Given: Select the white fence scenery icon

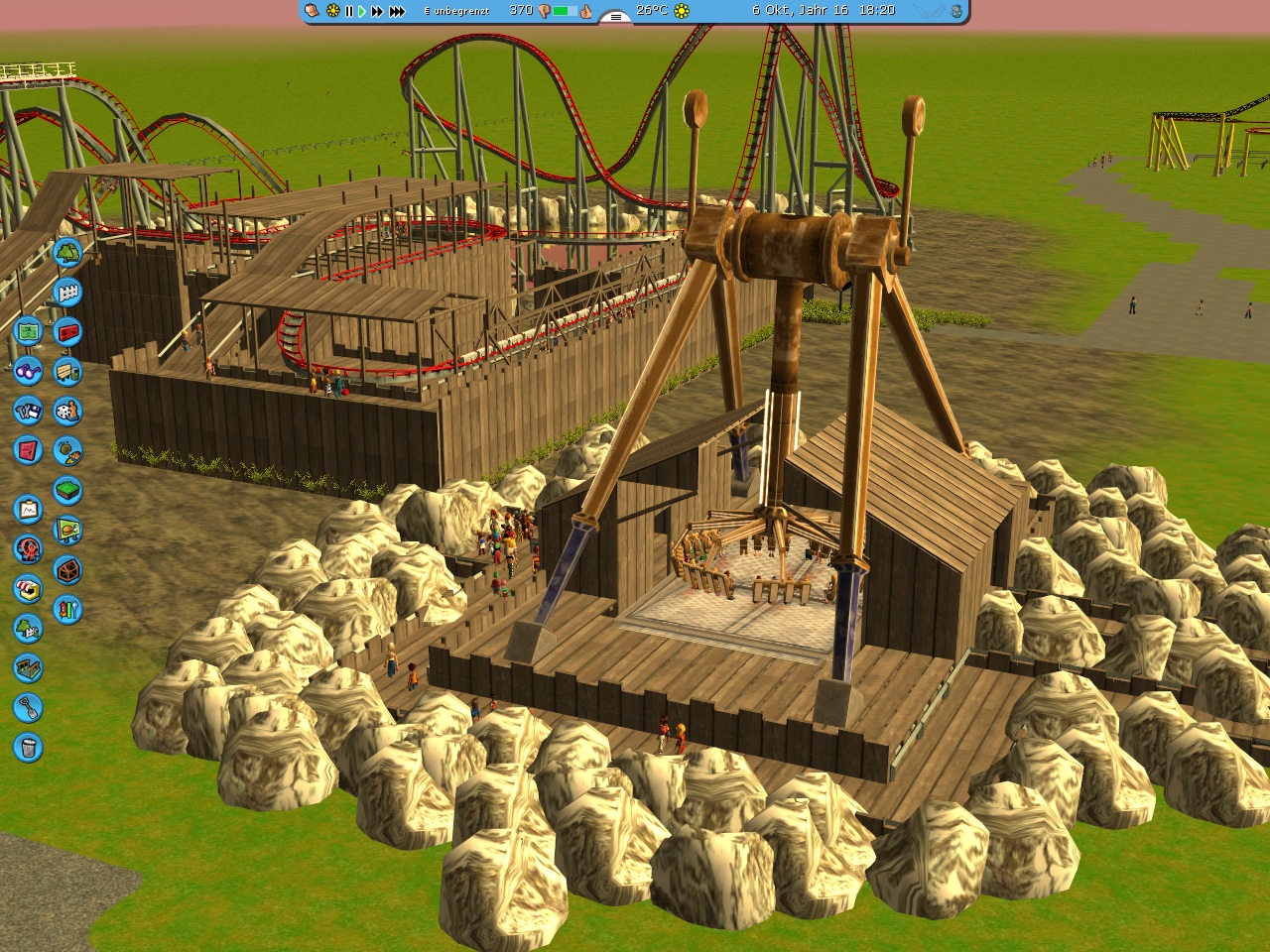Looking at the screenshot, I should (67, 293).
